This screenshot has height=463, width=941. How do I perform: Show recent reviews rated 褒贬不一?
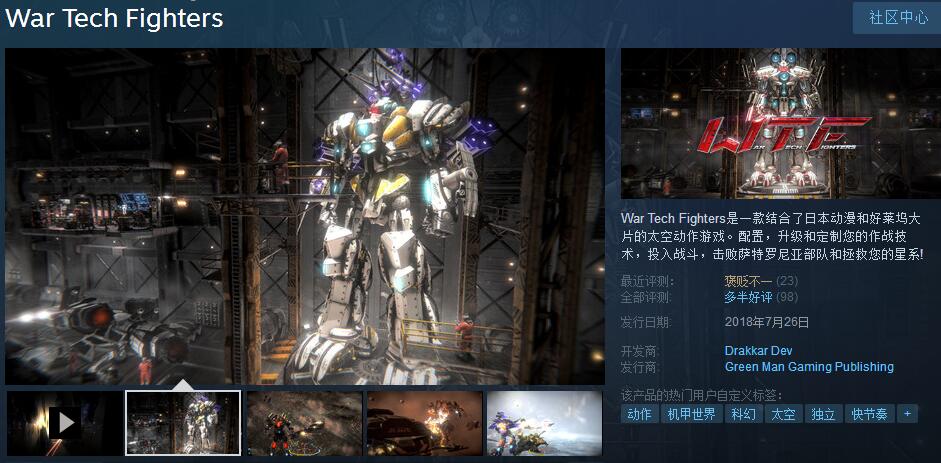click(748, 282)
